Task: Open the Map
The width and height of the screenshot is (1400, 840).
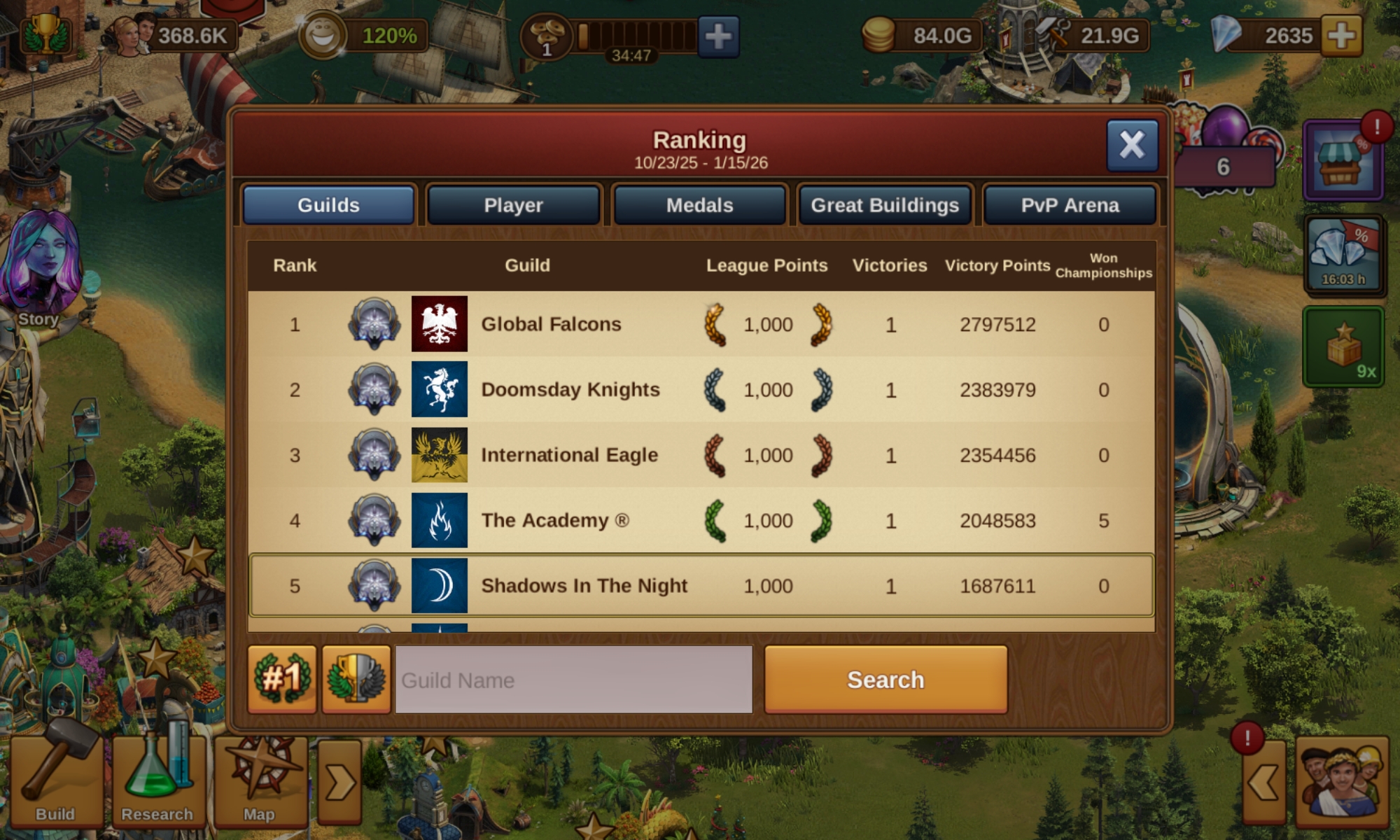Action: tap(260, 780)
